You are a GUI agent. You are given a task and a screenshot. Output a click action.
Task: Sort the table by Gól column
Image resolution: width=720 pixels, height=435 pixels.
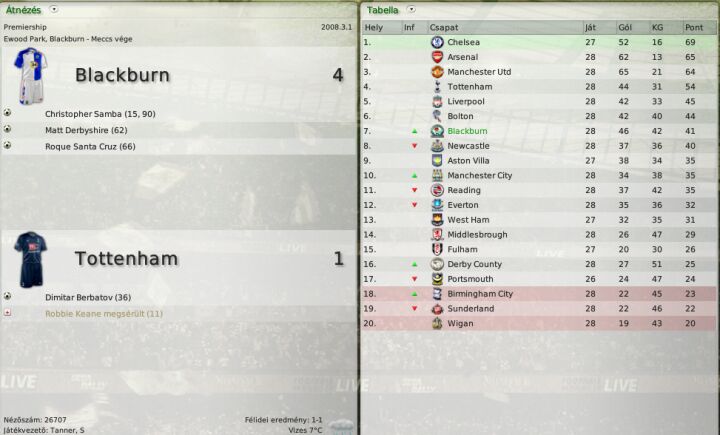pyautogui.click(x=627, y=27)
